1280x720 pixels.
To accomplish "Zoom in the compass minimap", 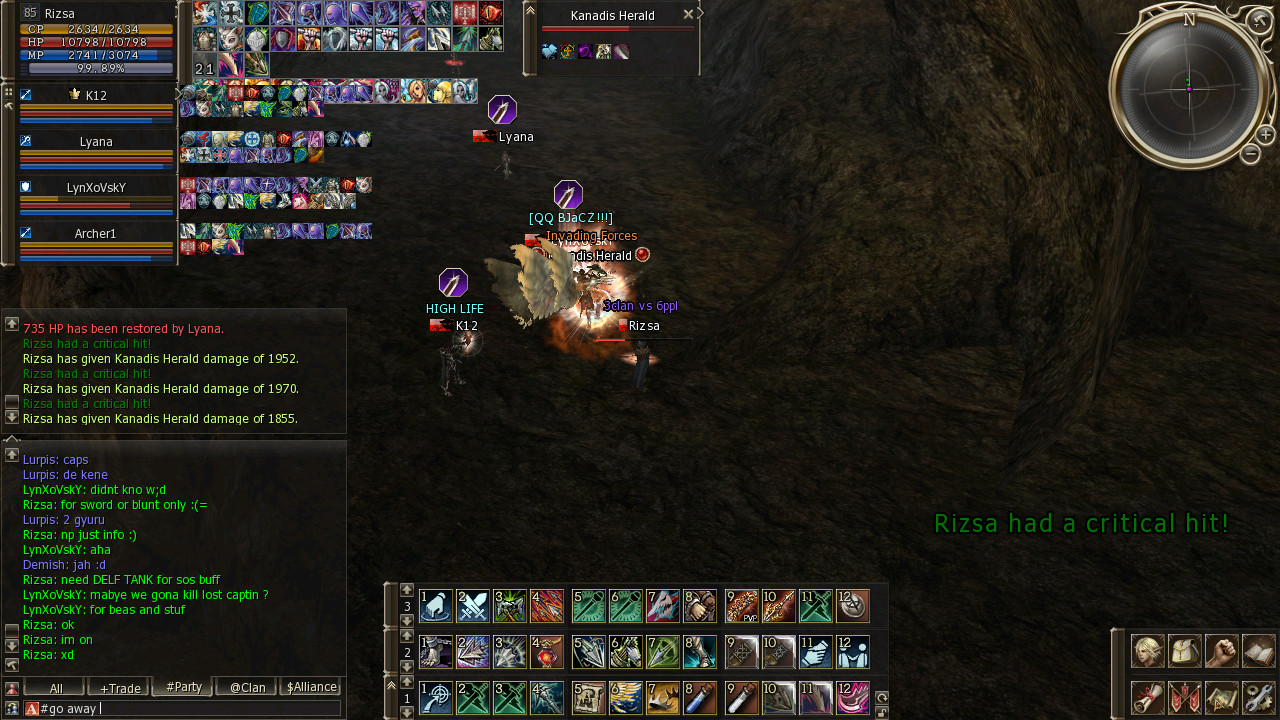I will (1265, 134).
